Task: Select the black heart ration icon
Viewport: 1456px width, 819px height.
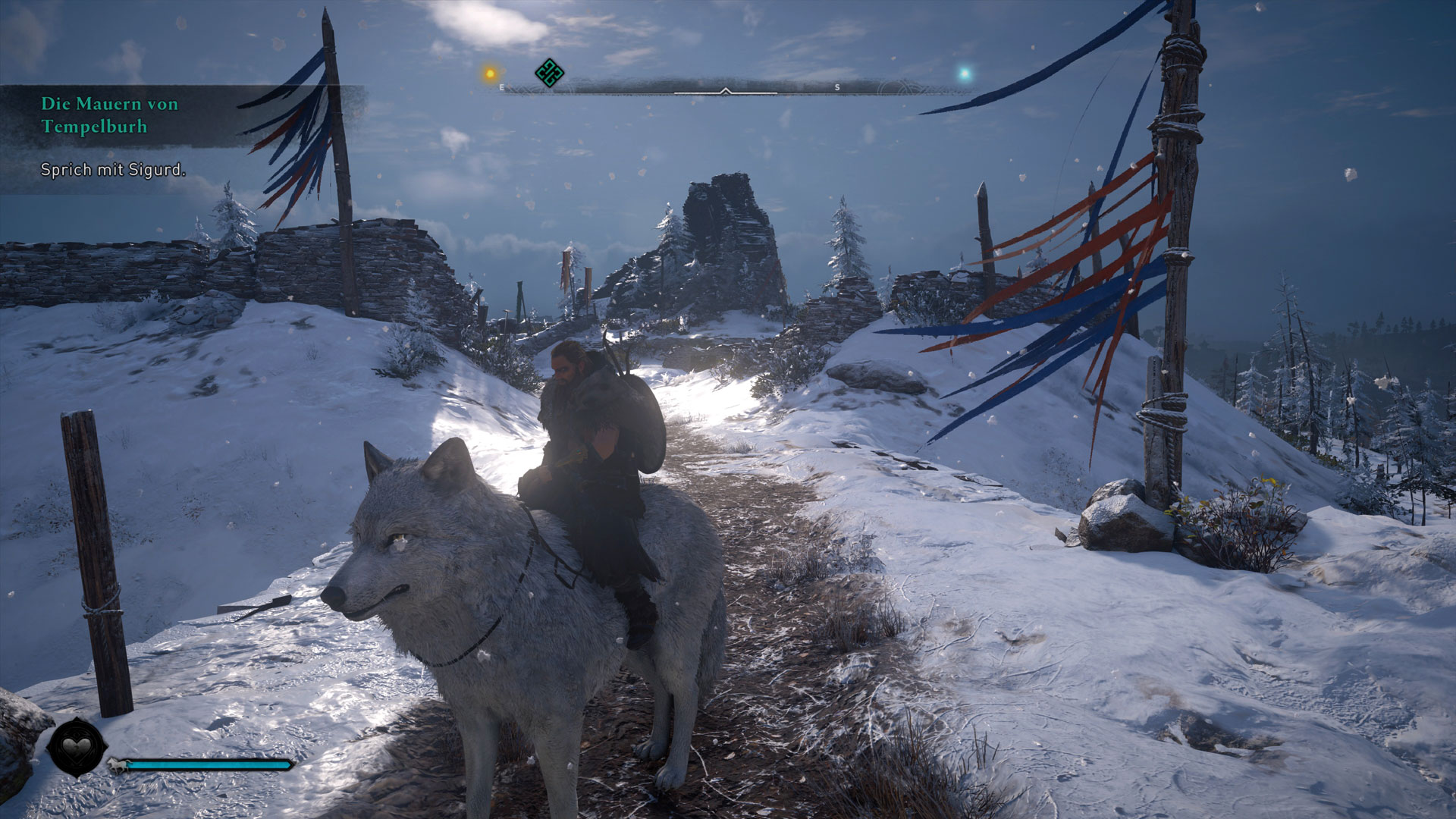Action: 76,748
